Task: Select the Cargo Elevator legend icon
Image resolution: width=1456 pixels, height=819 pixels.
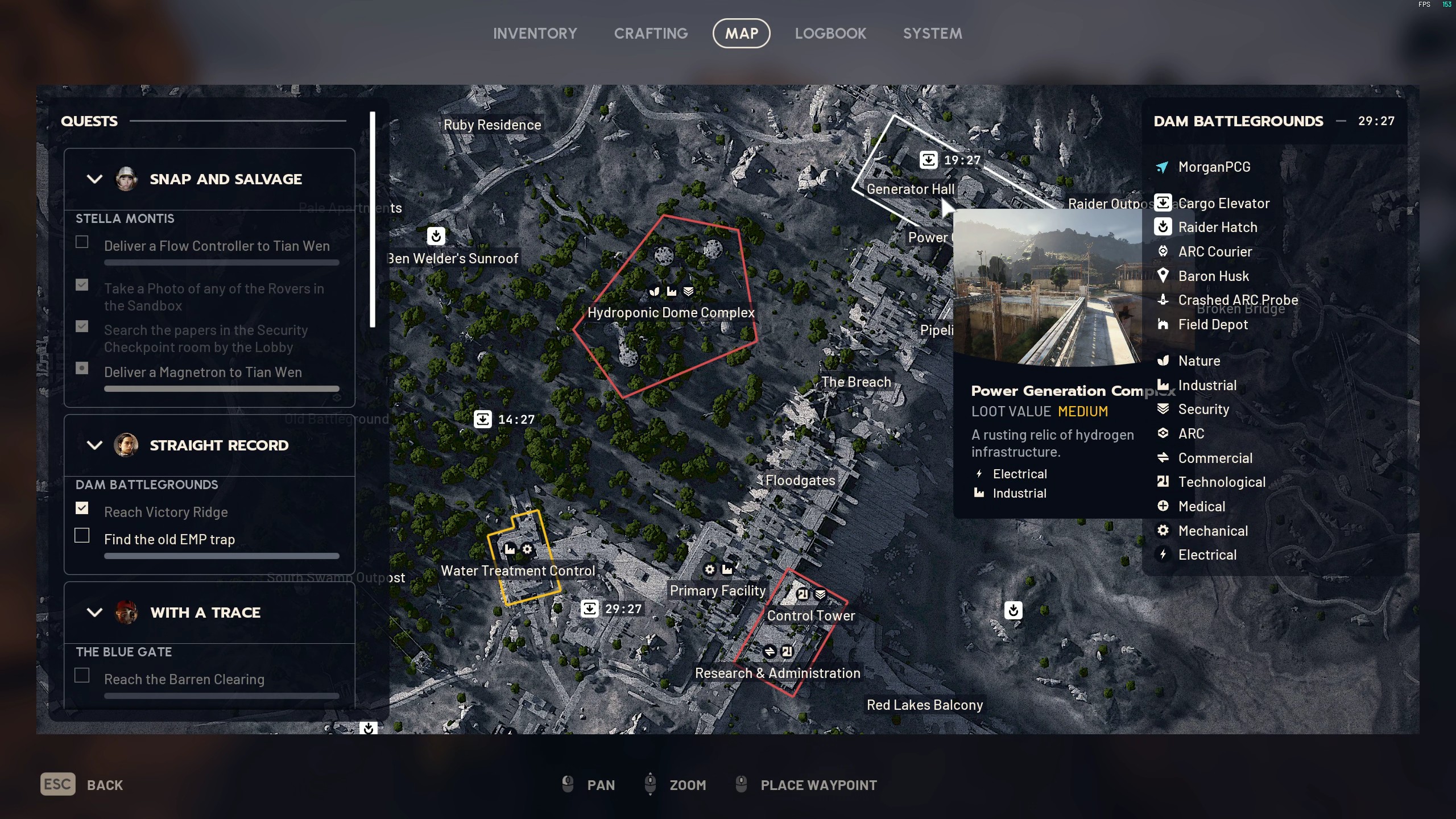Action: coord(1164,203)
